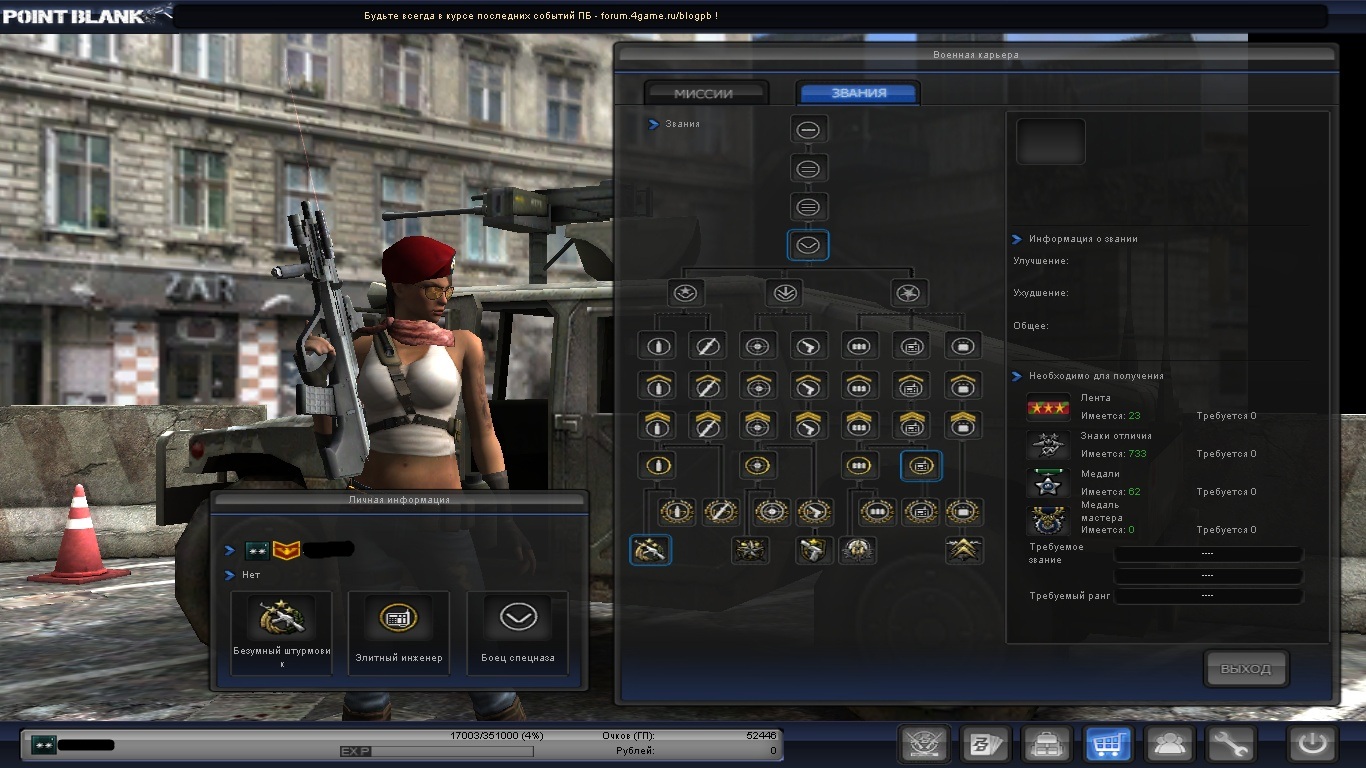Click the selected oval rank node
1366x768 pixels.
point(808,245)
